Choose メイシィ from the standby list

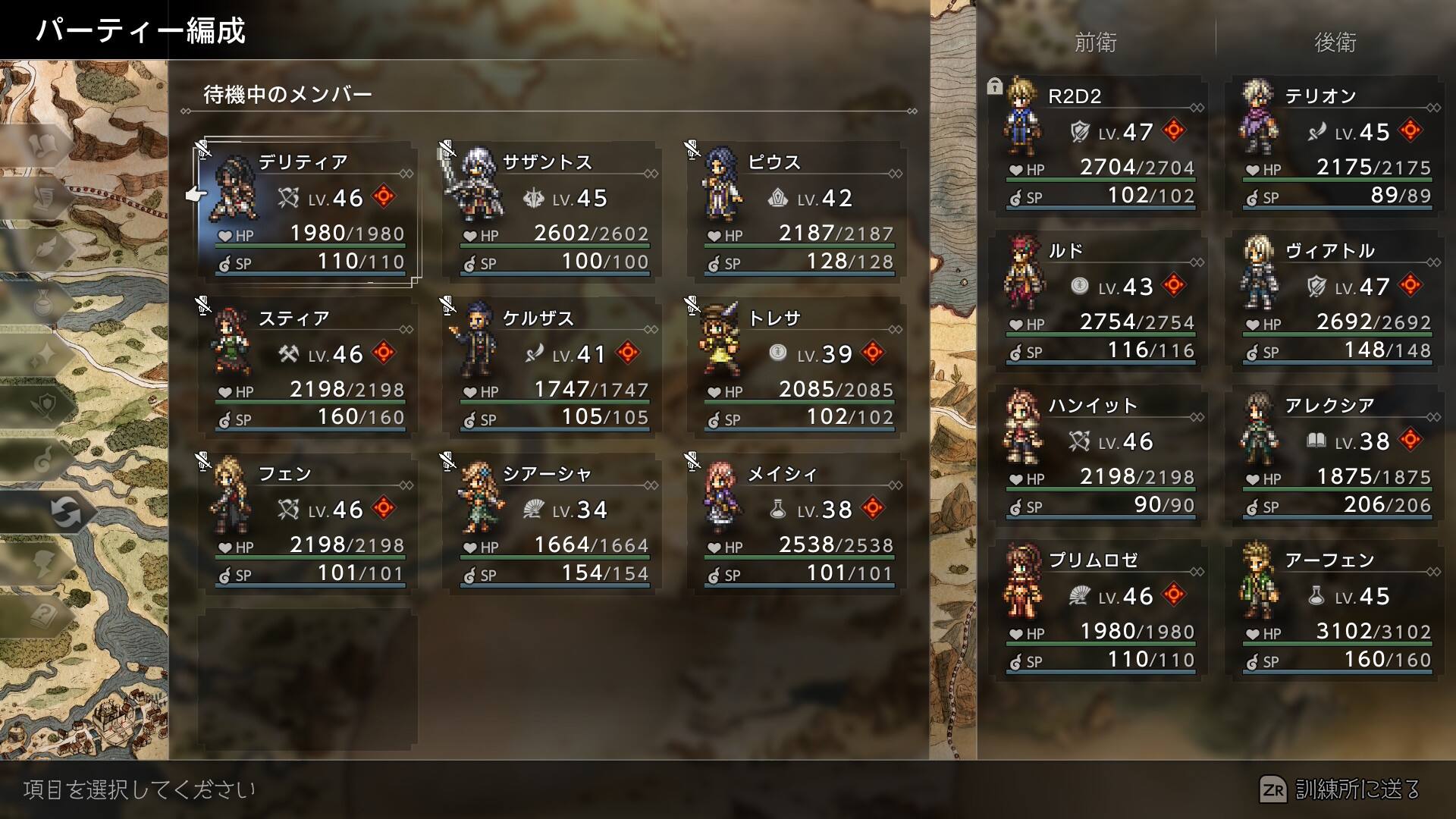coord(796,522)
